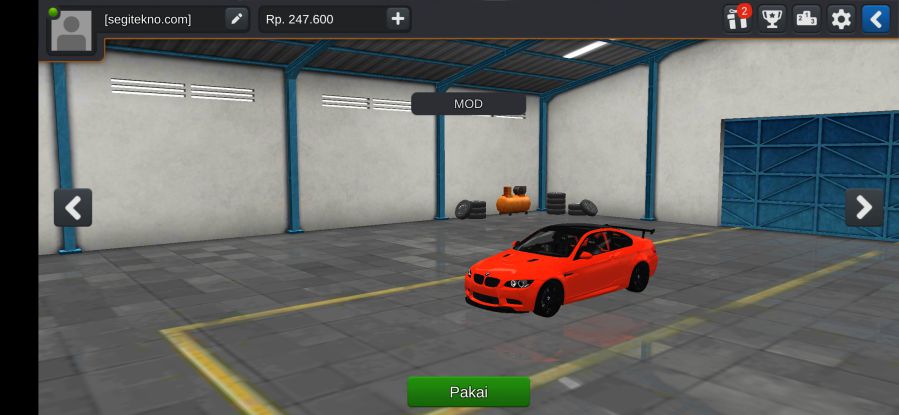This screenshot has height=415, width=899.
Task: Open the player profile avatar
Action: [x=72, y=31]
